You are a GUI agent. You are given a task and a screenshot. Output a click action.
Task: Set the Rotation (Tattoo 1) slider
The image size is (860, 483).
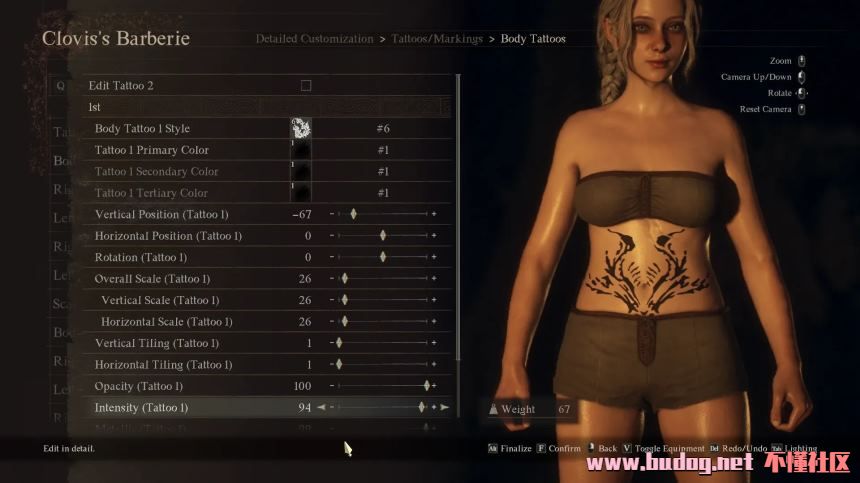[x=385, y=257]
